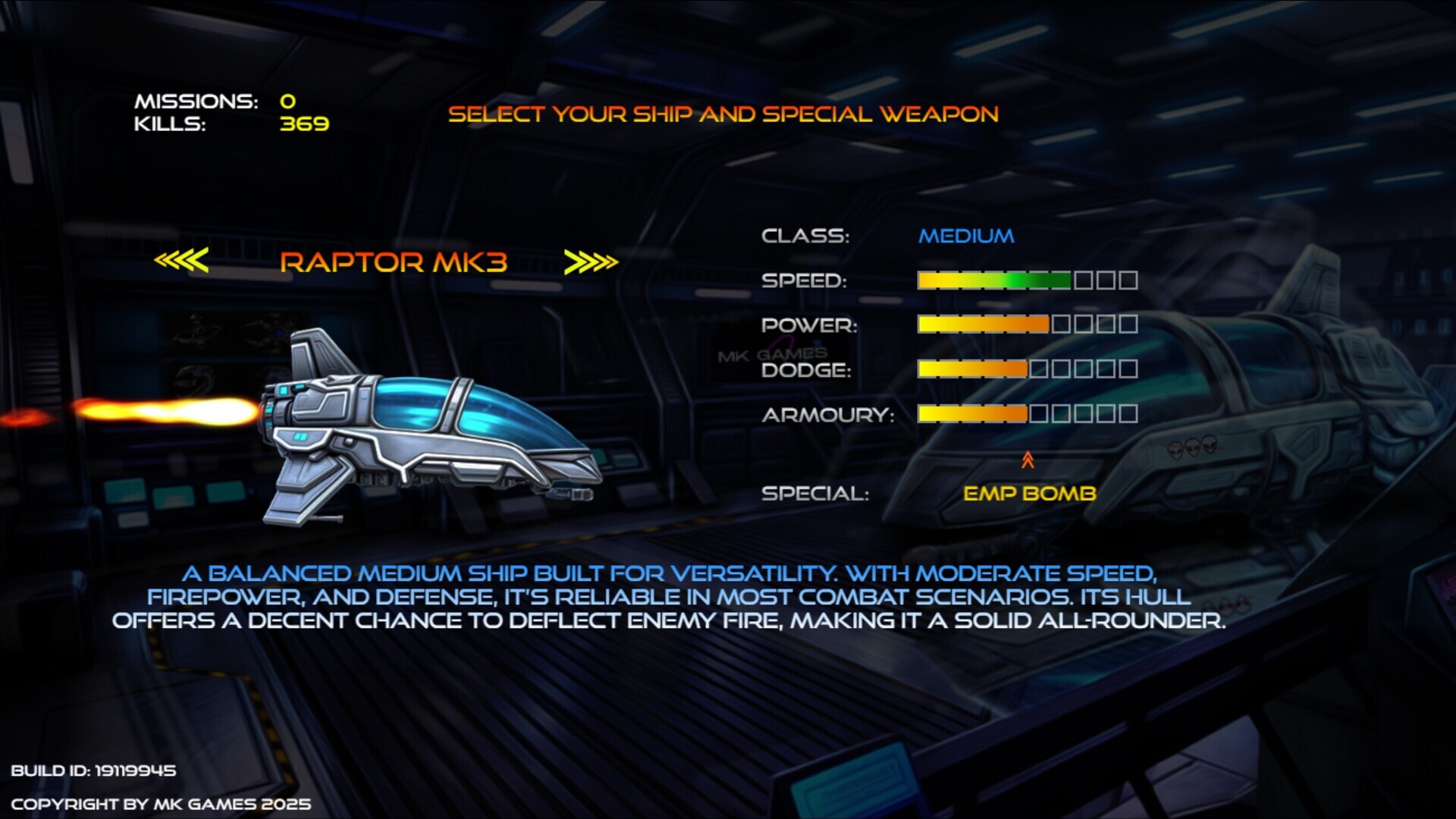The width and height of the screenshot is (1456, 819).
Task: Click the alien faces emblem on docked ship
Action: tap(1194, 447)
